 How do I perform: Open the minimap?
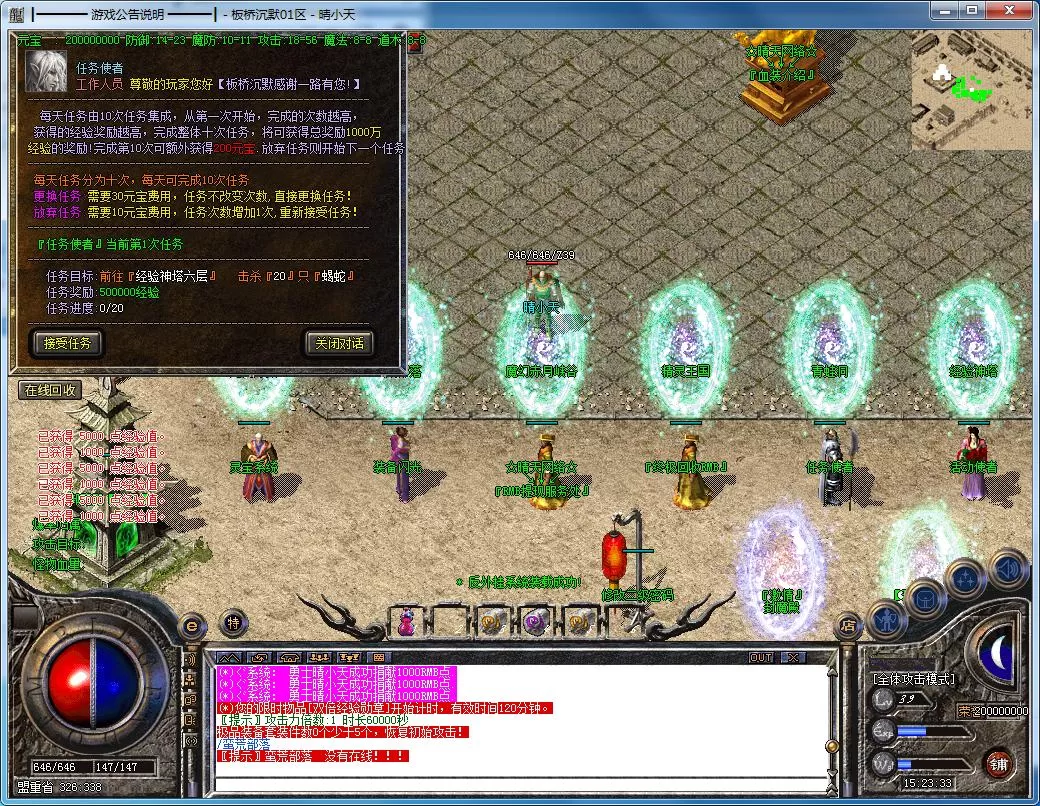(970, 90)
